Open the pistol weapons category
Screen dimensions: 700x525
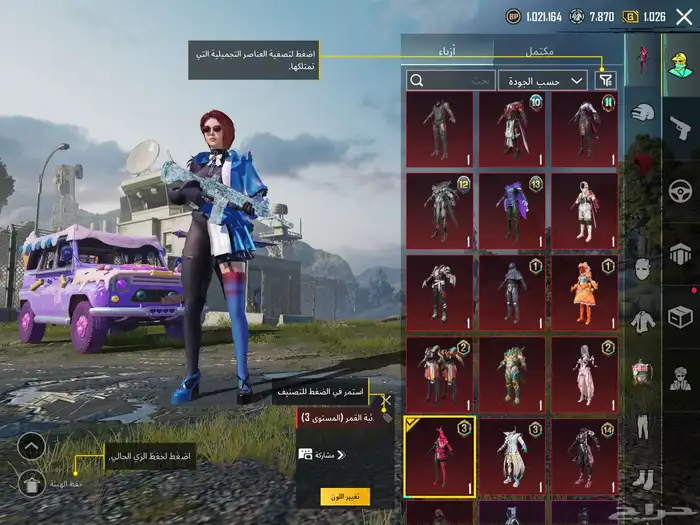[x=681, y=127]
